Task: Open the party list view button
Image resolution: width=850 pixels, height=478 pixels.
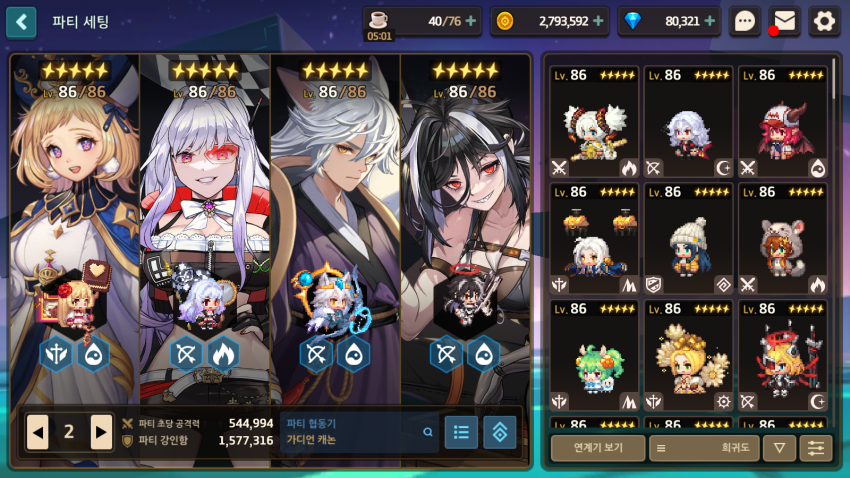Action: (461, 432)
